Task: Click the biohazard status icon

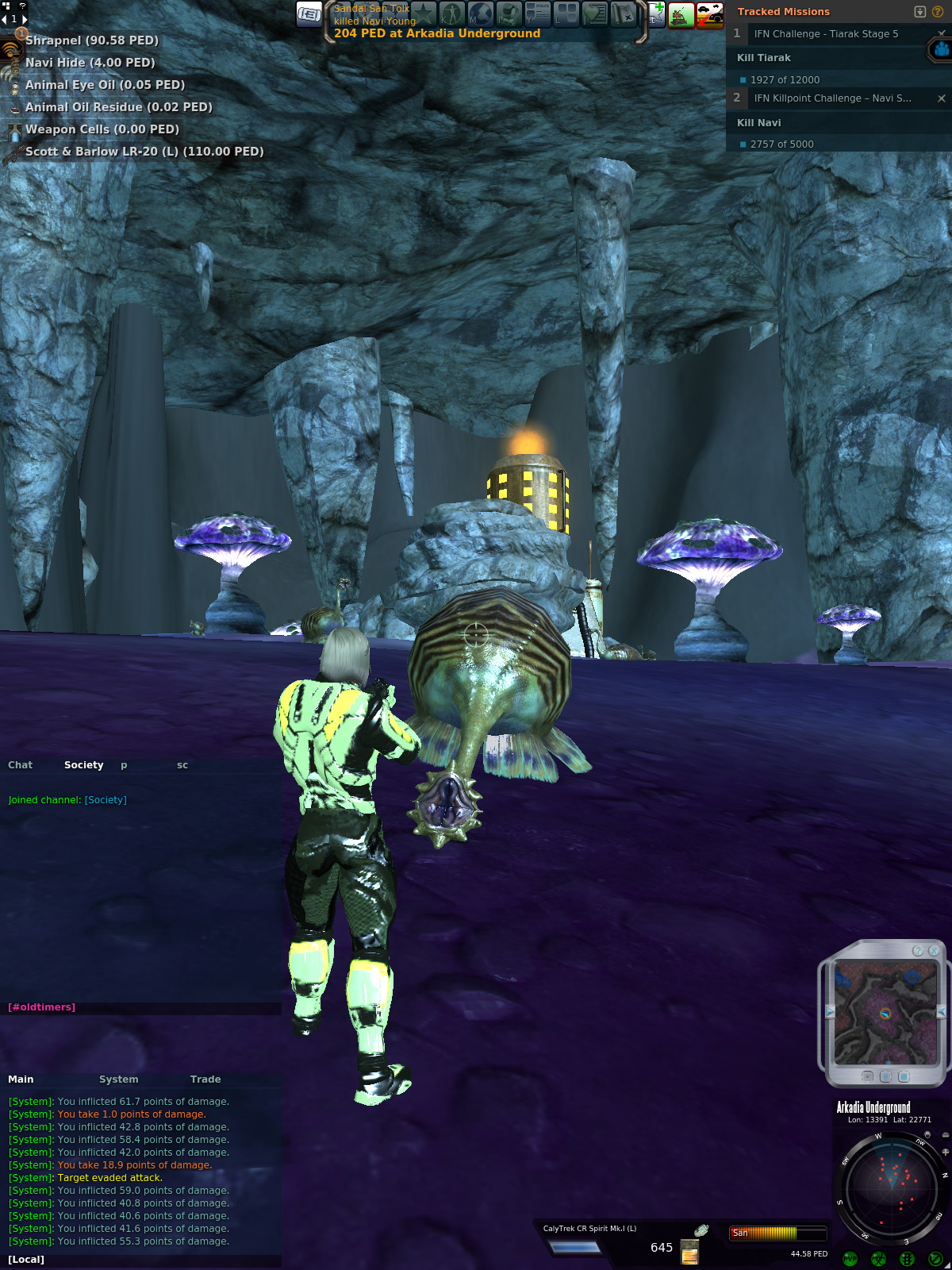Action: click(x=878, y=1259)
